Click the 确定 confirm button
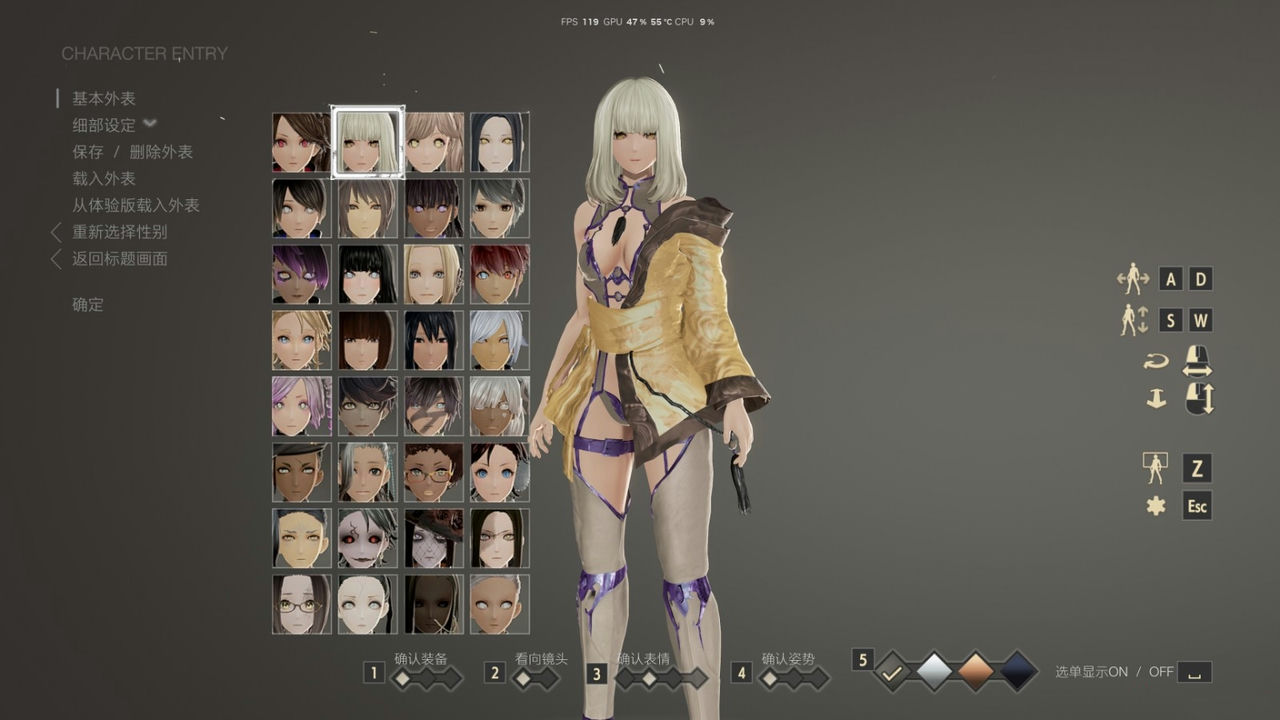This screenshot has height=720, width=1280. [x=86, y=304]
